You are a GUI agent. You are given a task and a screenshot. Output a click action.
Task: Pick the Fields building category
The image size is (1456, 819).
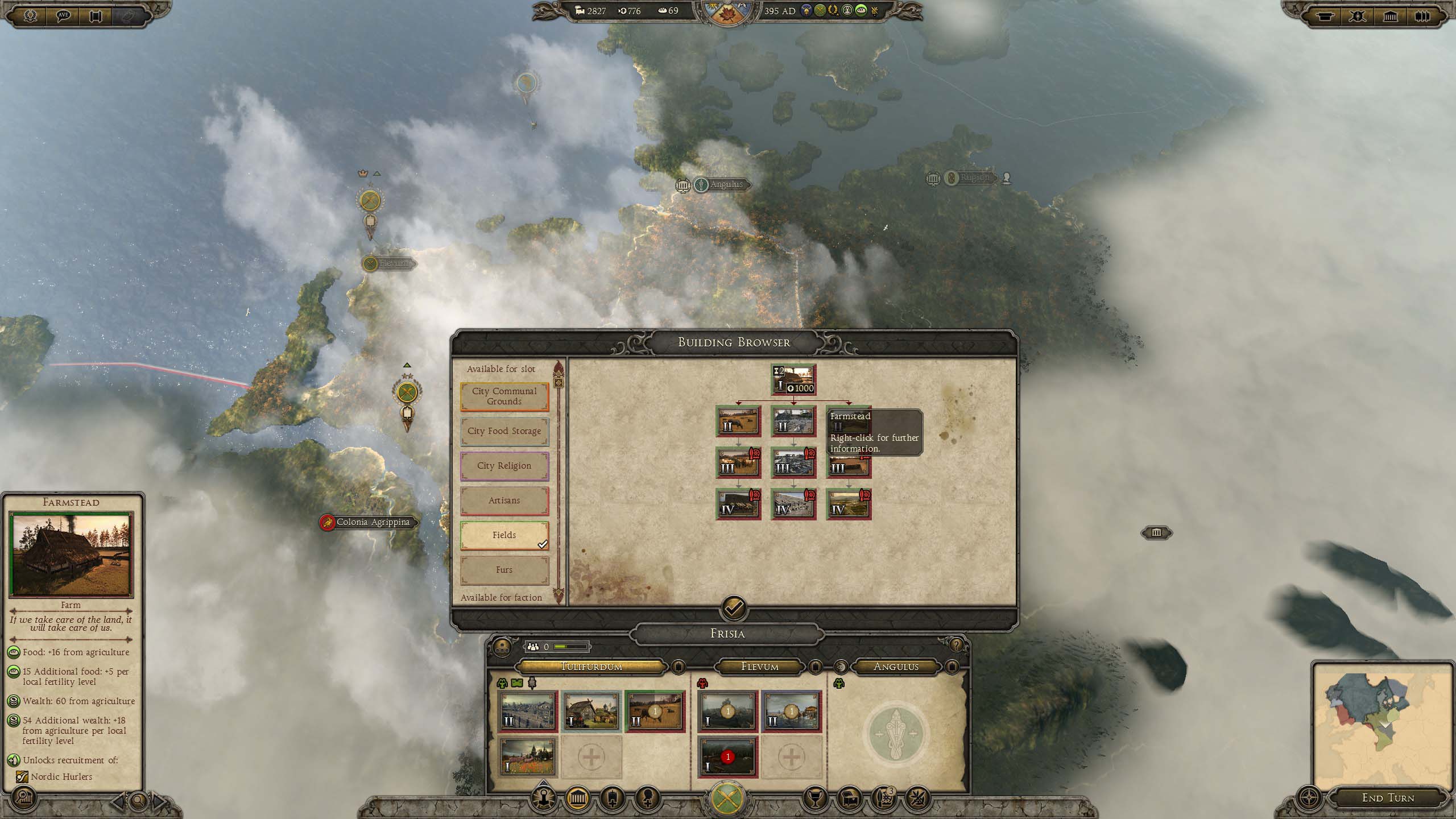(504, 535)
